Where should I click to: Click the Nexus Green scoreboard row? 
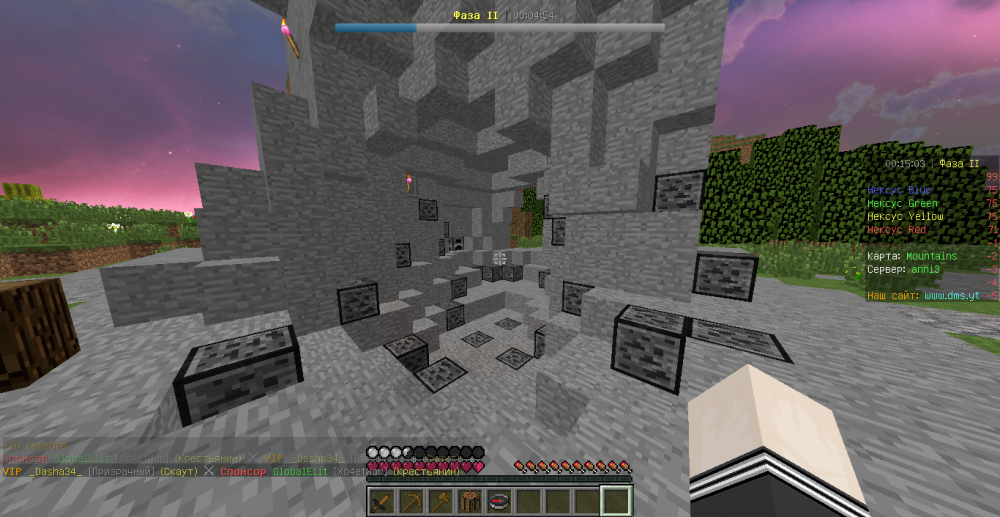point(902,203)
